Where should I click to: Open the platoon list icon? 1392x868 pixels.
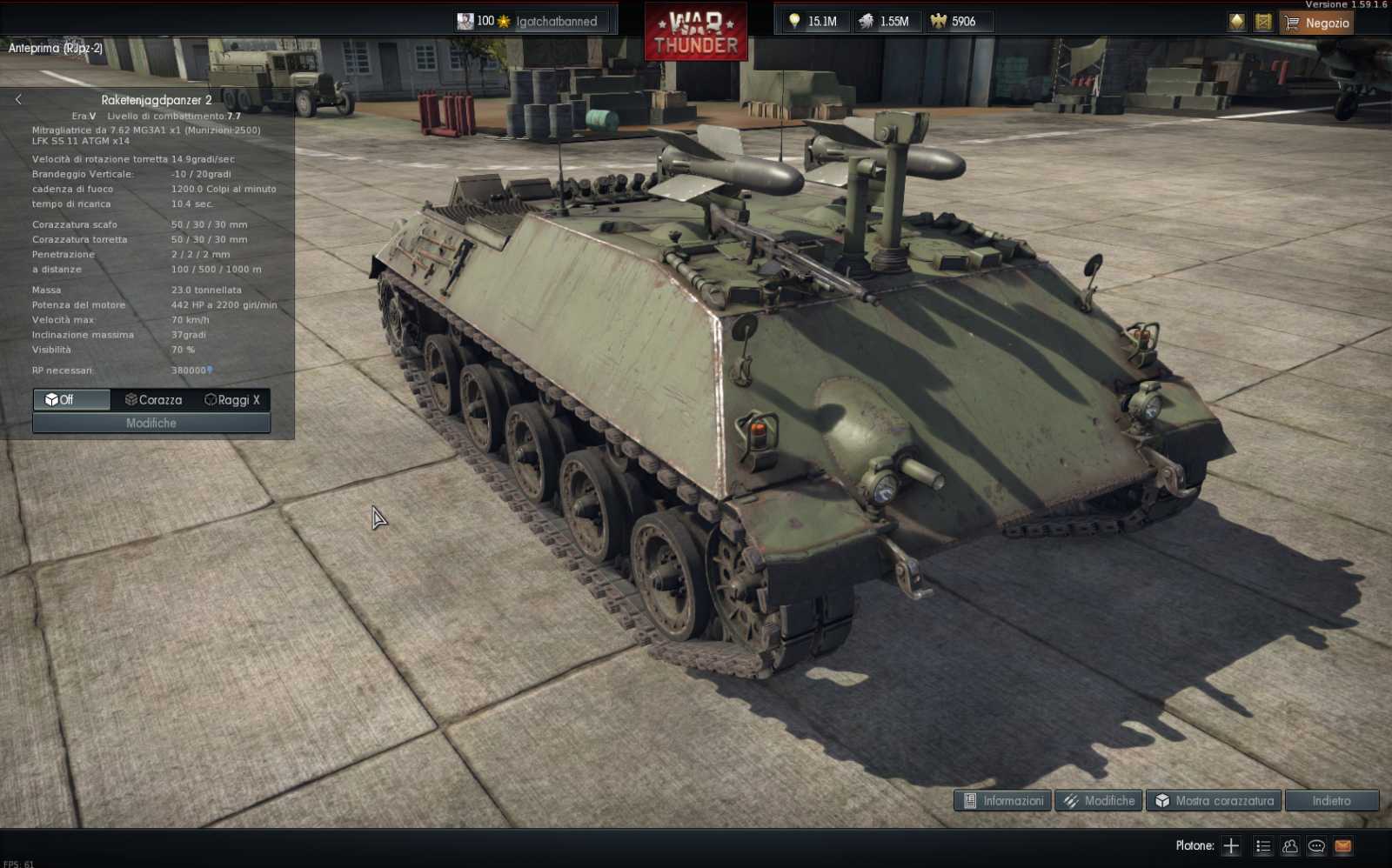[1262, 845]
